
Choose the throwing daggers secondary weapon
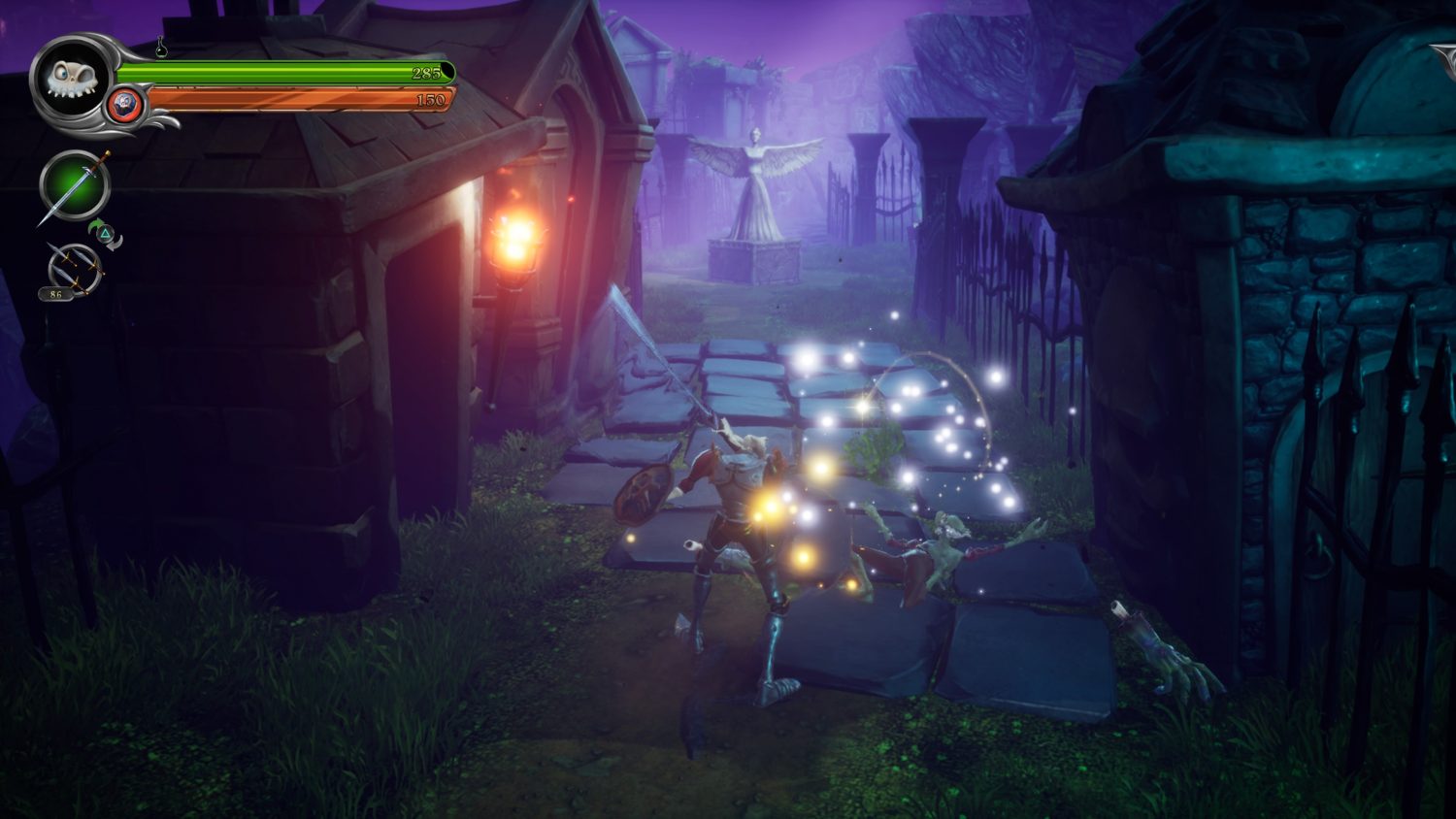pos(73,265)
